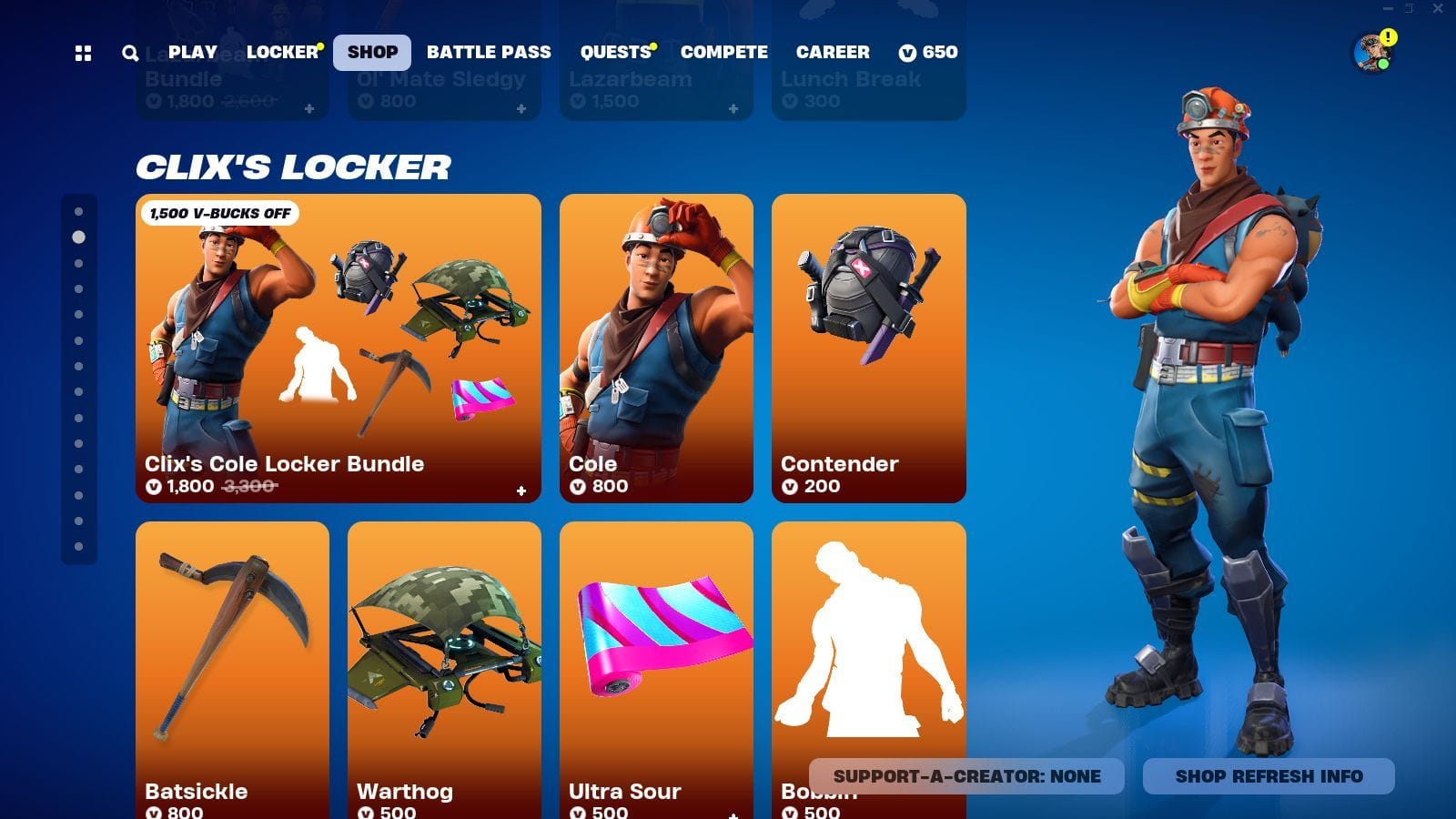The height and width of the screenshot is (819, 1456).
Task: Click the V-Bucks coin icon showing 650
Action: pos(907,53)
